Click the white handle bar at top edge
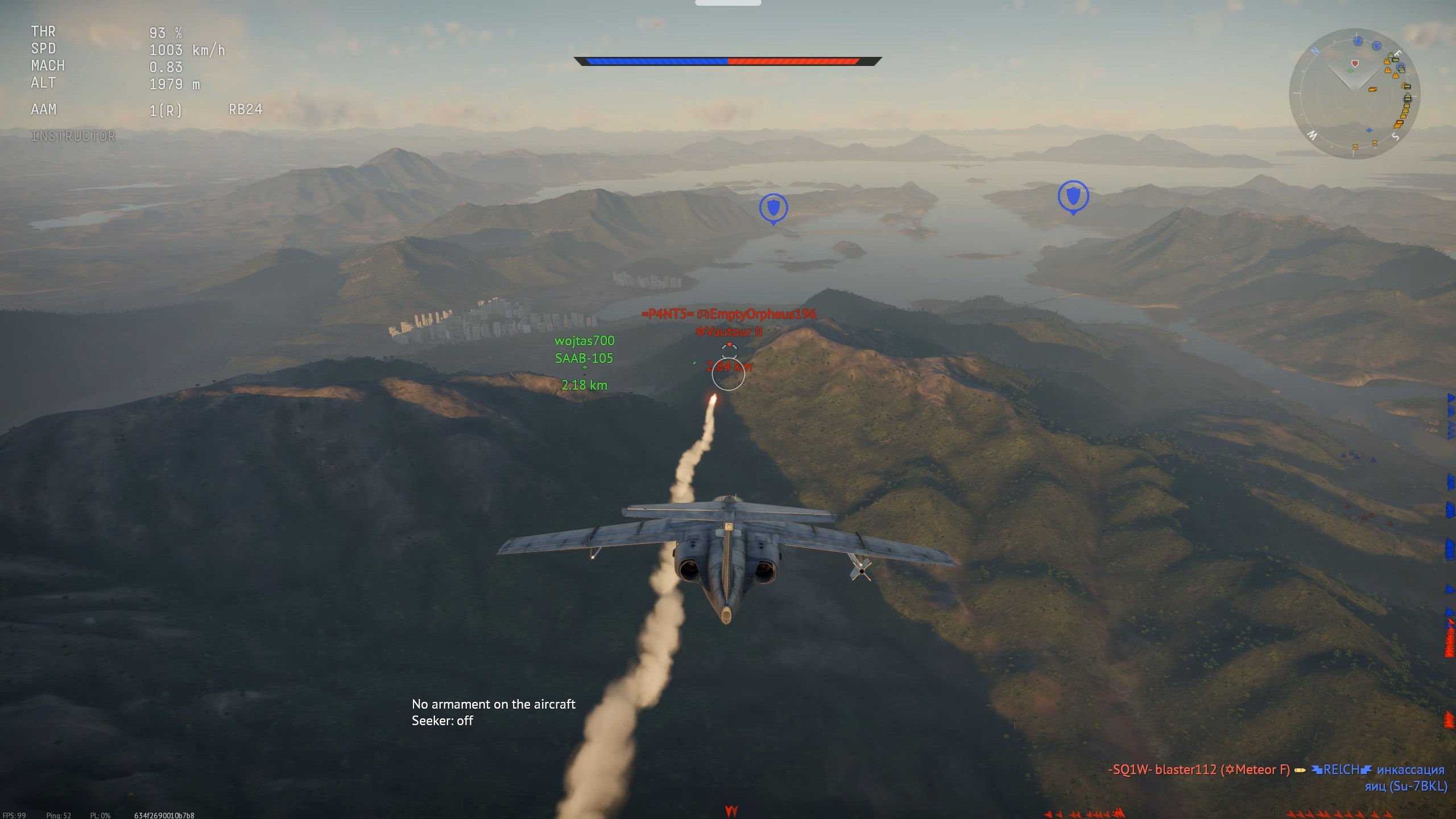 pos(728,3)
